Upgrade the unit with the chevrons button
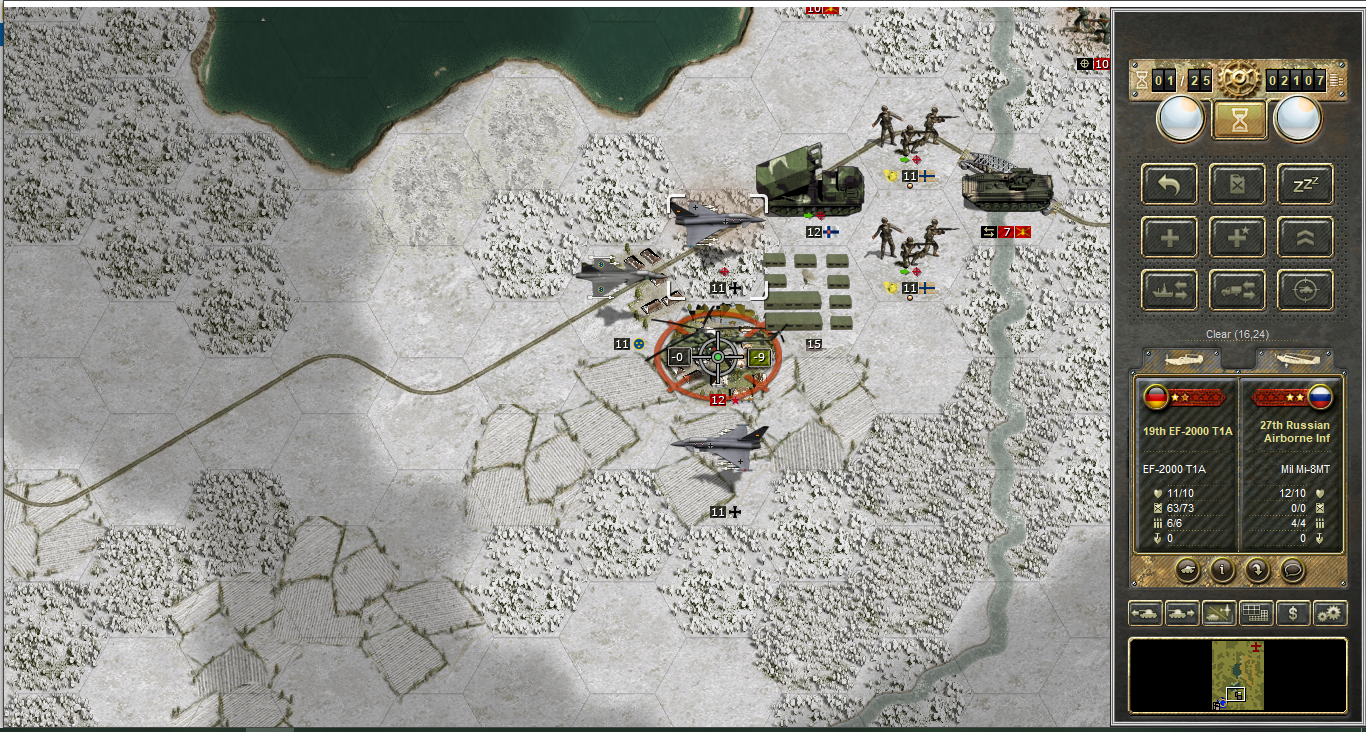1366x732 pixels. (x=1305, y=238)
